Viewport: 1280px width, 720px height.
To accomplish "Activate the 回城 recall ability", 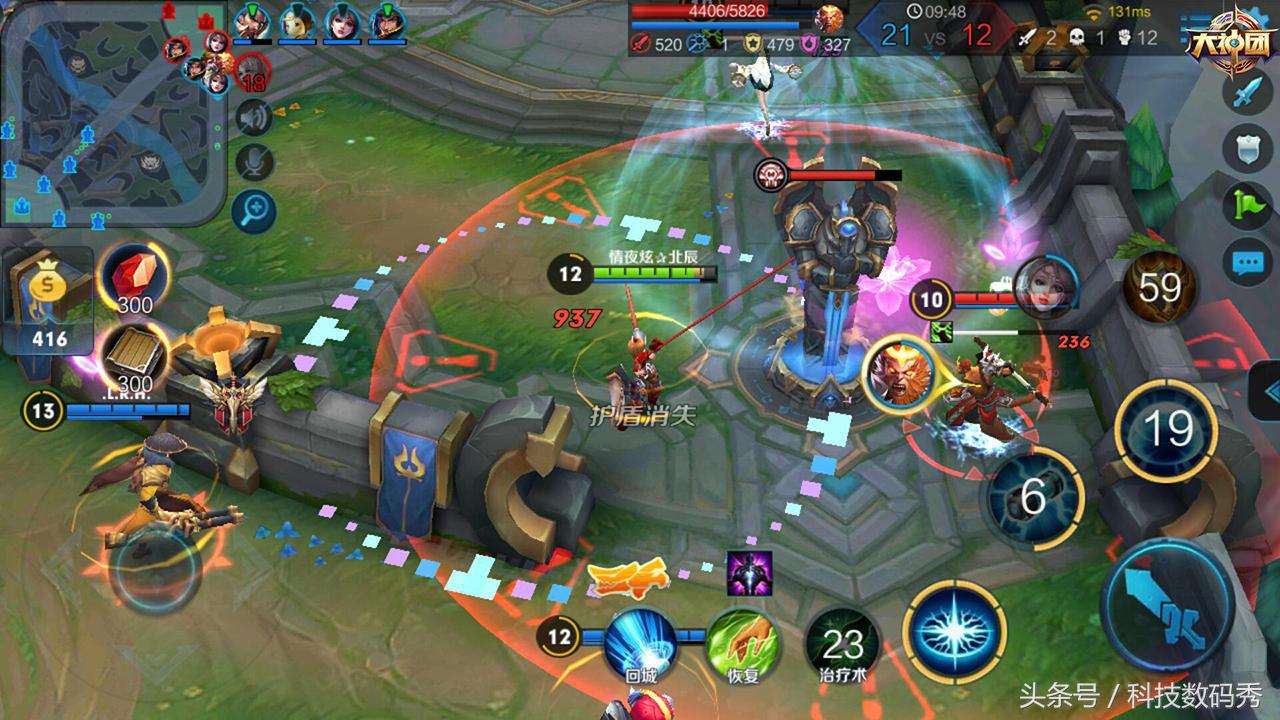I will 641,645.
